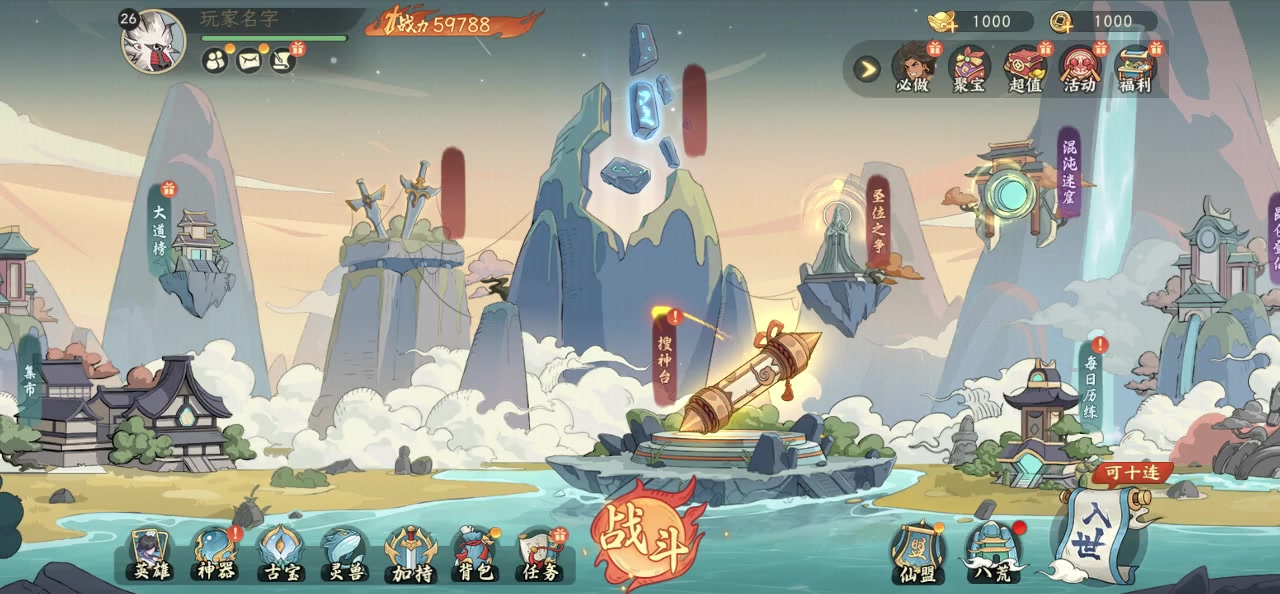Open the 任务 quests menu
This screenshot has width=1280, height=594.
[539, 555]
